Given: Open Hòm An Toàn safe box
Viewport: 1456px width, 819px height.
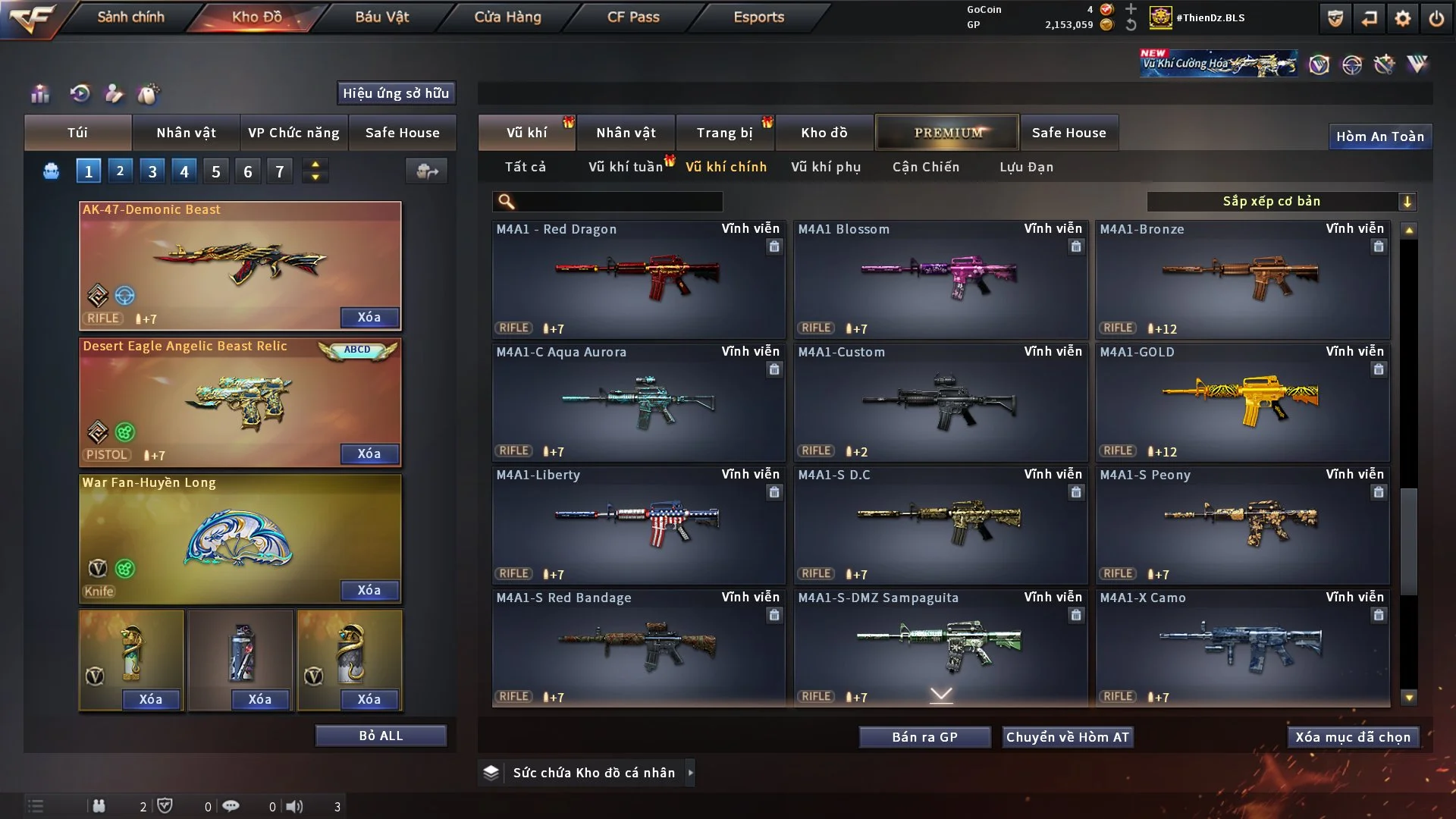Looking at the screenshot, I should point(1380,136).
